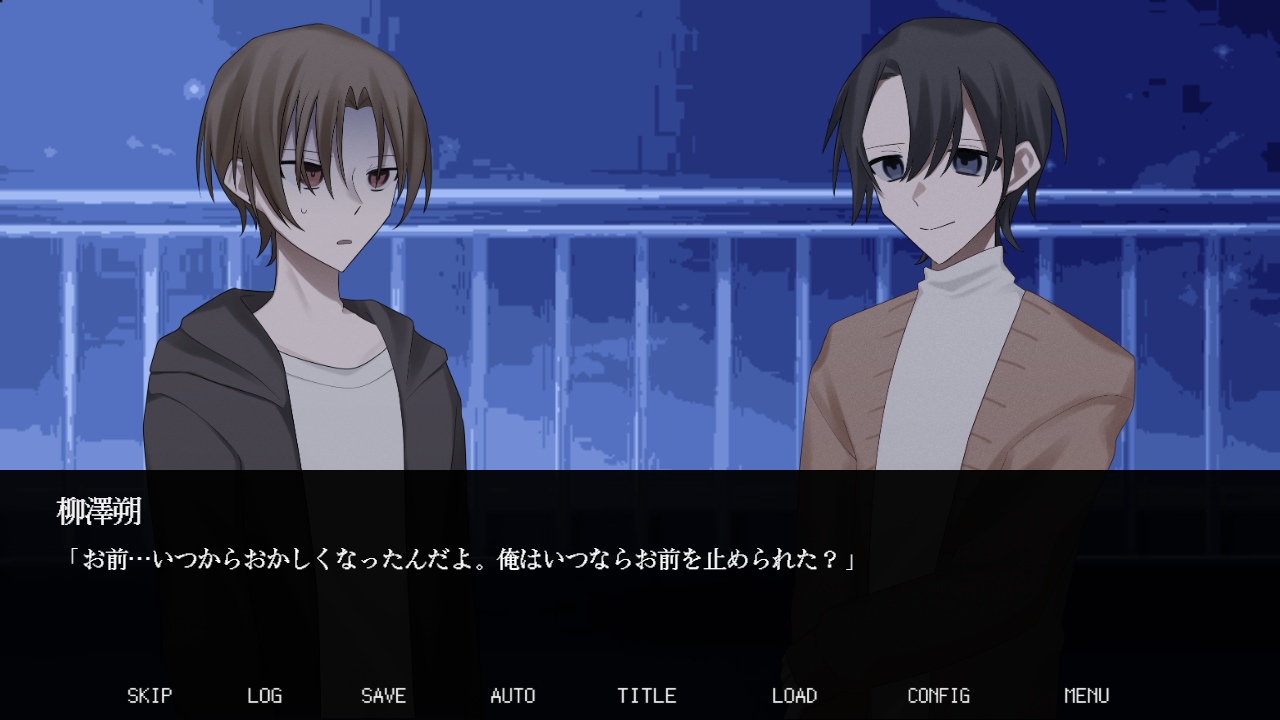Viewport: 1280px width, 720px height.
Task: Open the SAVE screen
Action: [383, 695]
